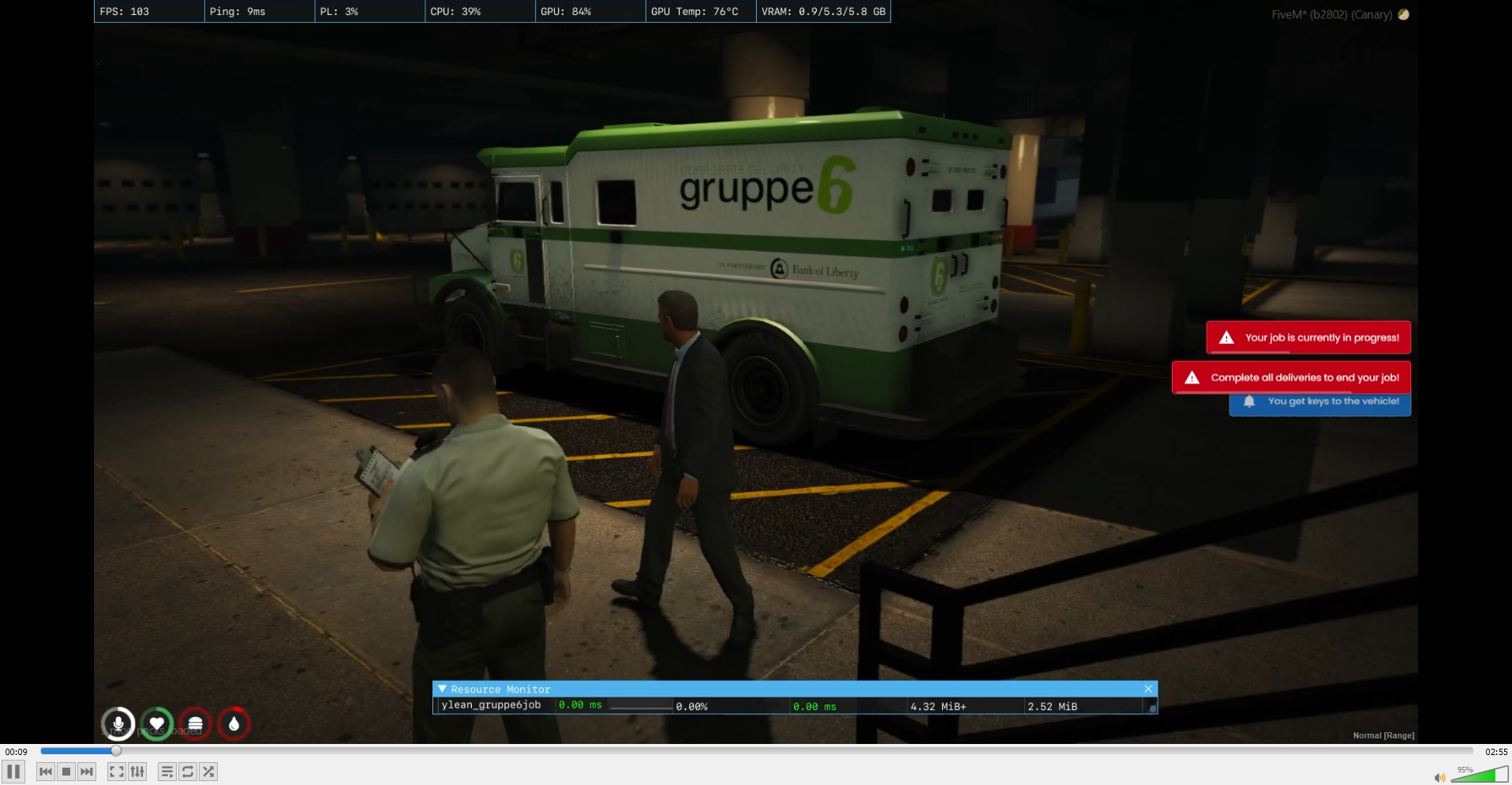Close the Resource Monitor
Viewport: 1512px width, 785px height.
click(1148, 689)
